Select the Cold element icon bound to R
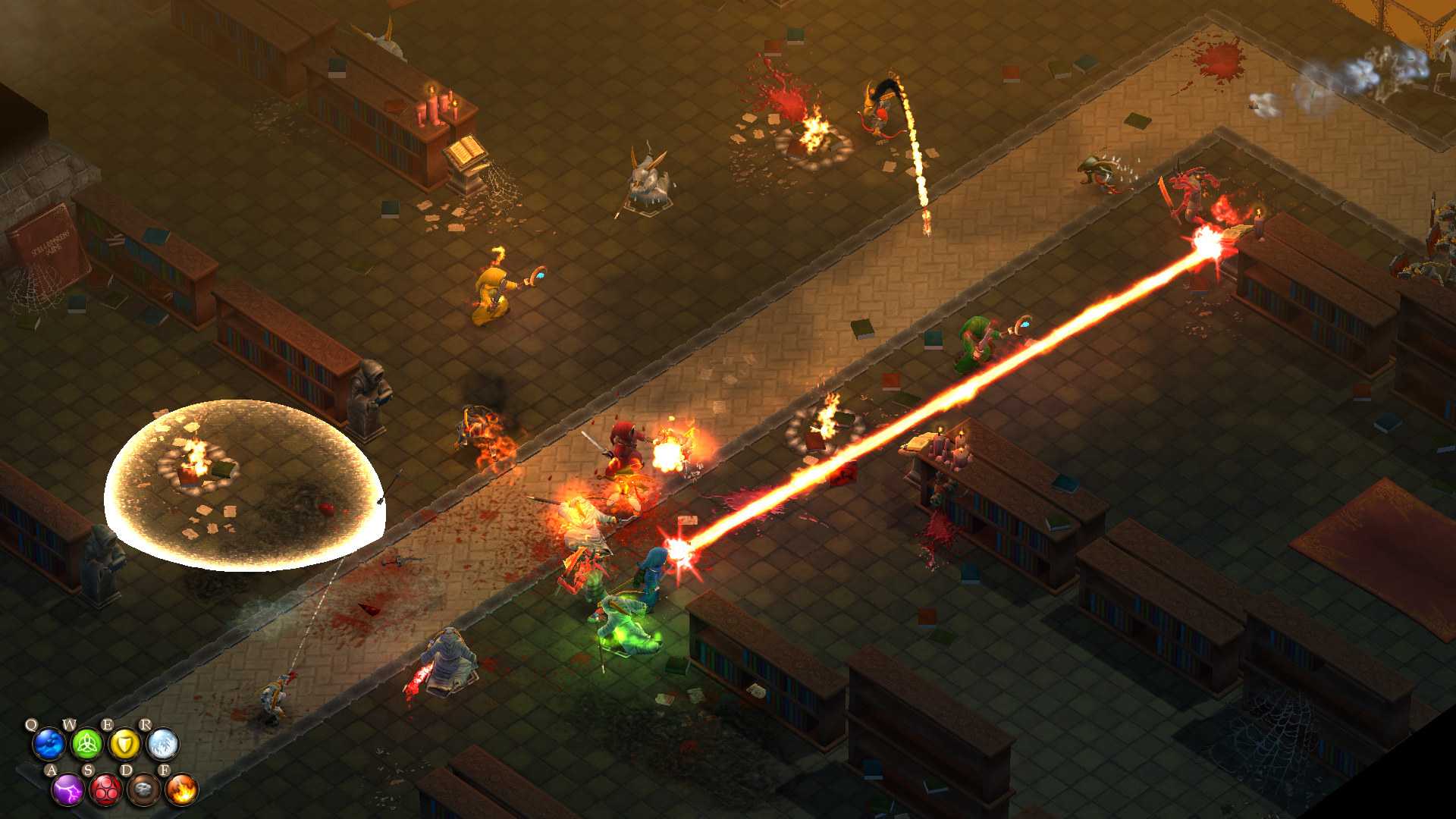 [x=162, y=745]
